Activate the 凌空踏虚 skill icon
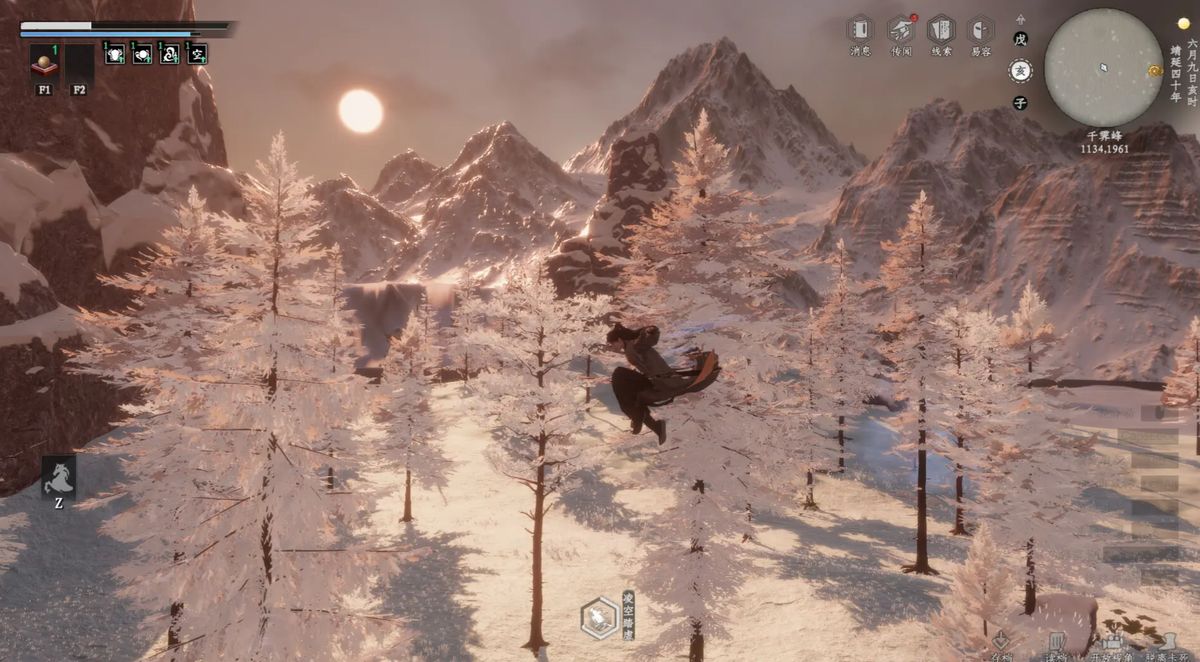The image size is (1200, 662). tap(598, 618)
